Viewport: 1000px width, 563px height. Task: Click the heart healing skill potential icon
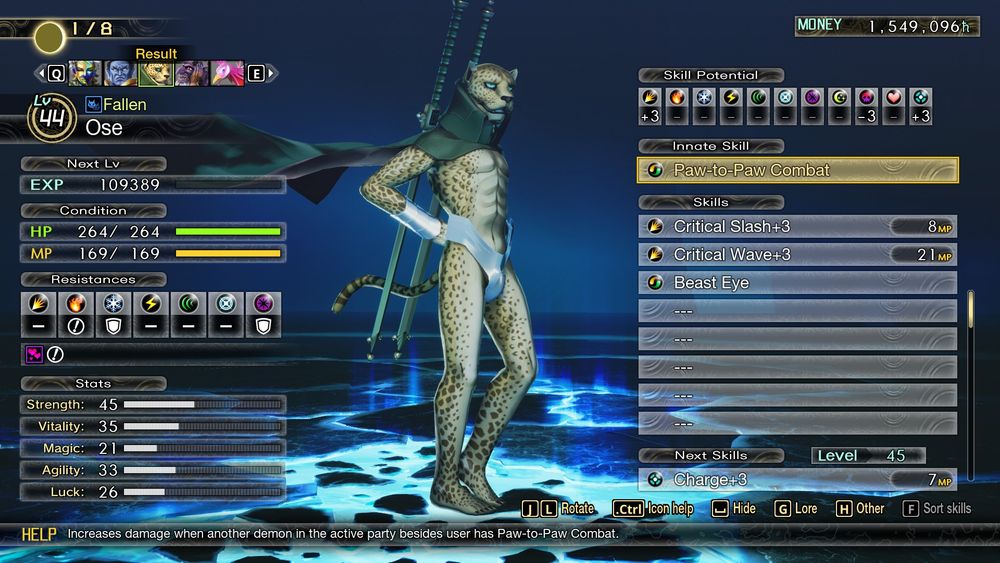tap(893, 97)
